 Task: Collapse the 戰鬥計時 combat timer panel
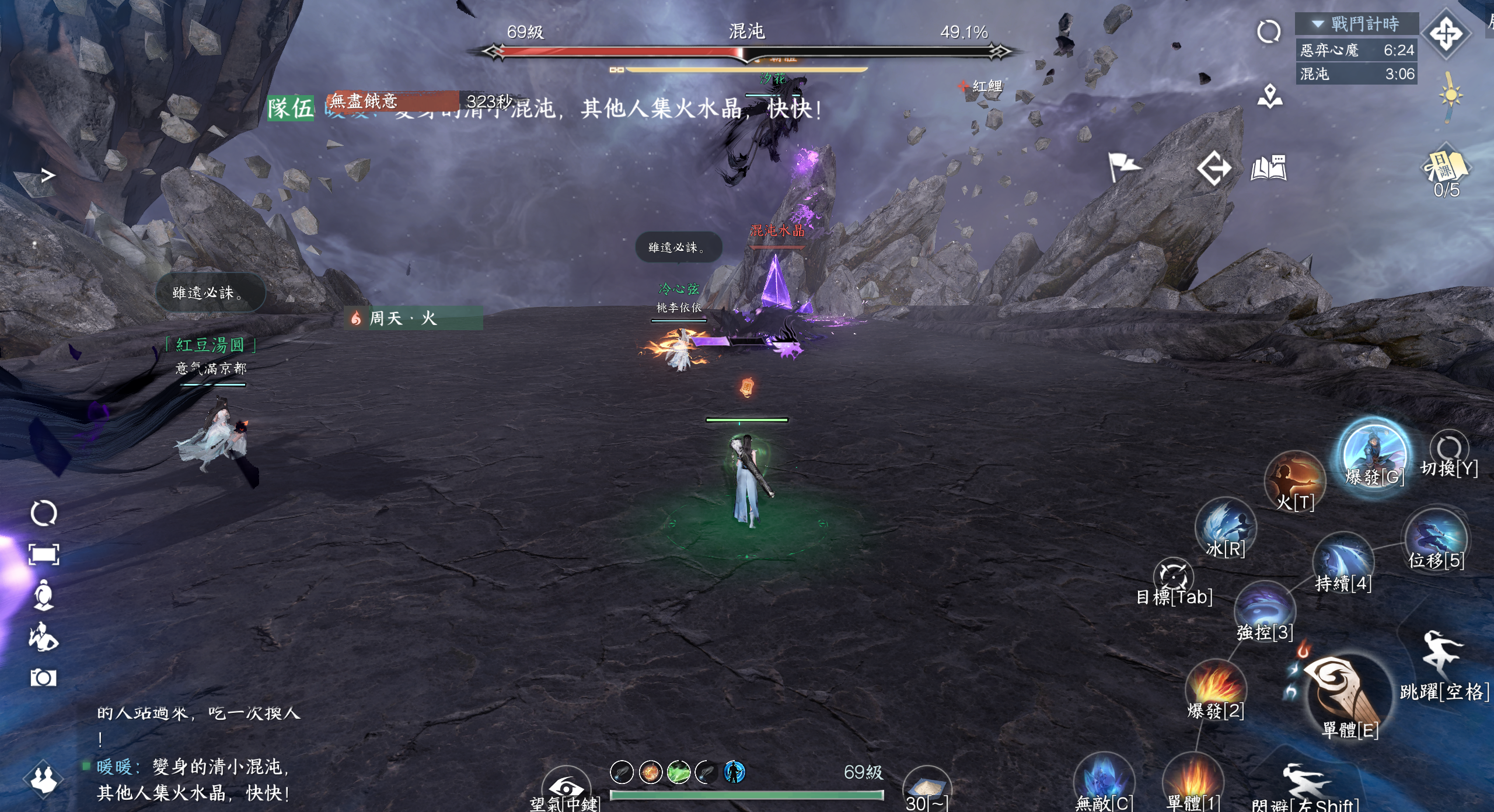1318,24
